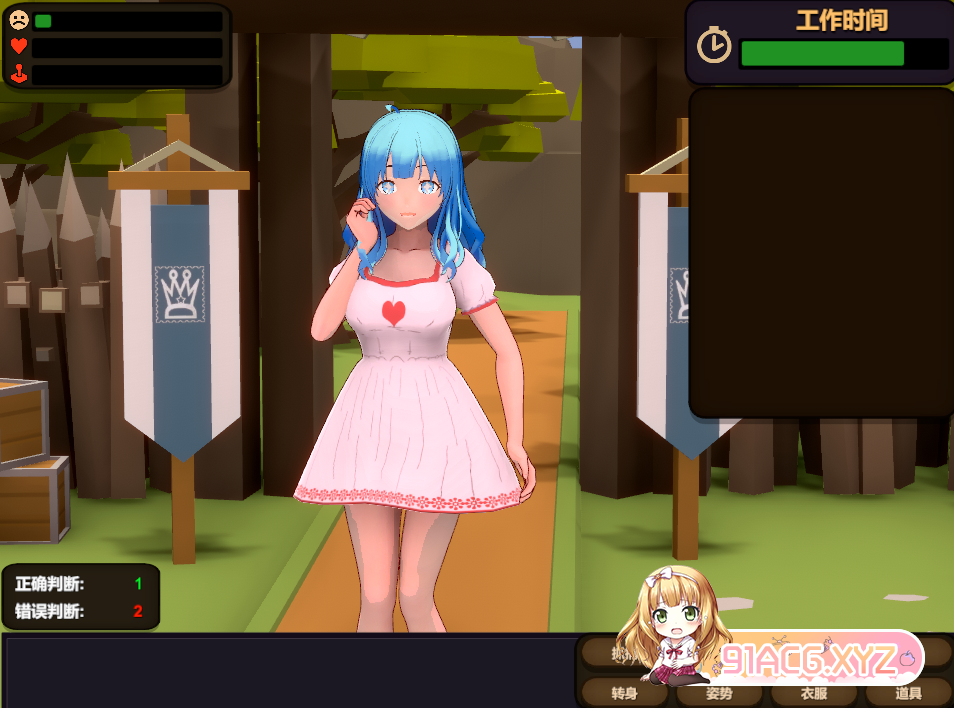Open the 姿势 (pose) options

pos(718,693)
